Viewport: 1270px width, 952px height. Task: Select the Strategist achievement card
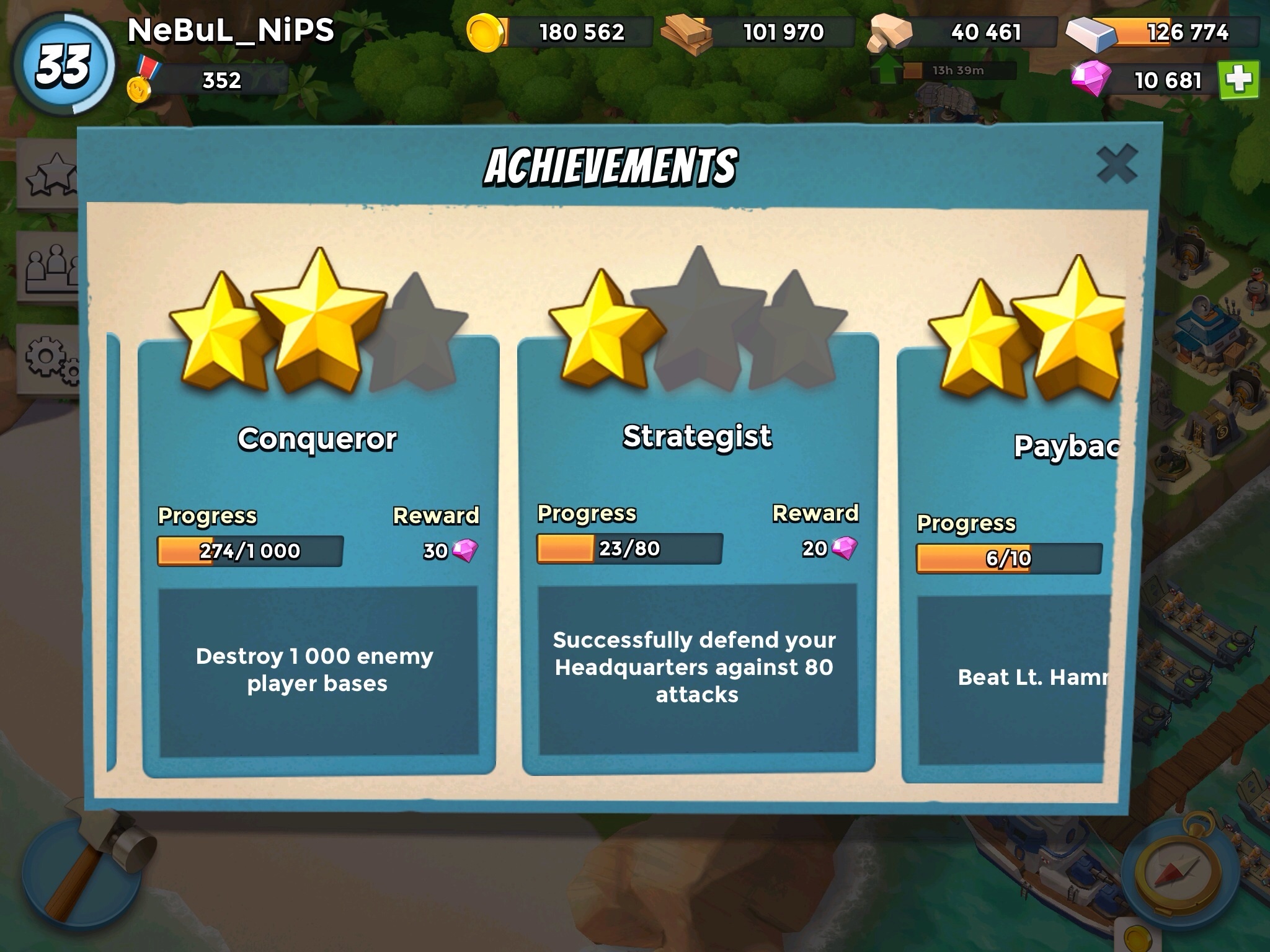(698, 558)
